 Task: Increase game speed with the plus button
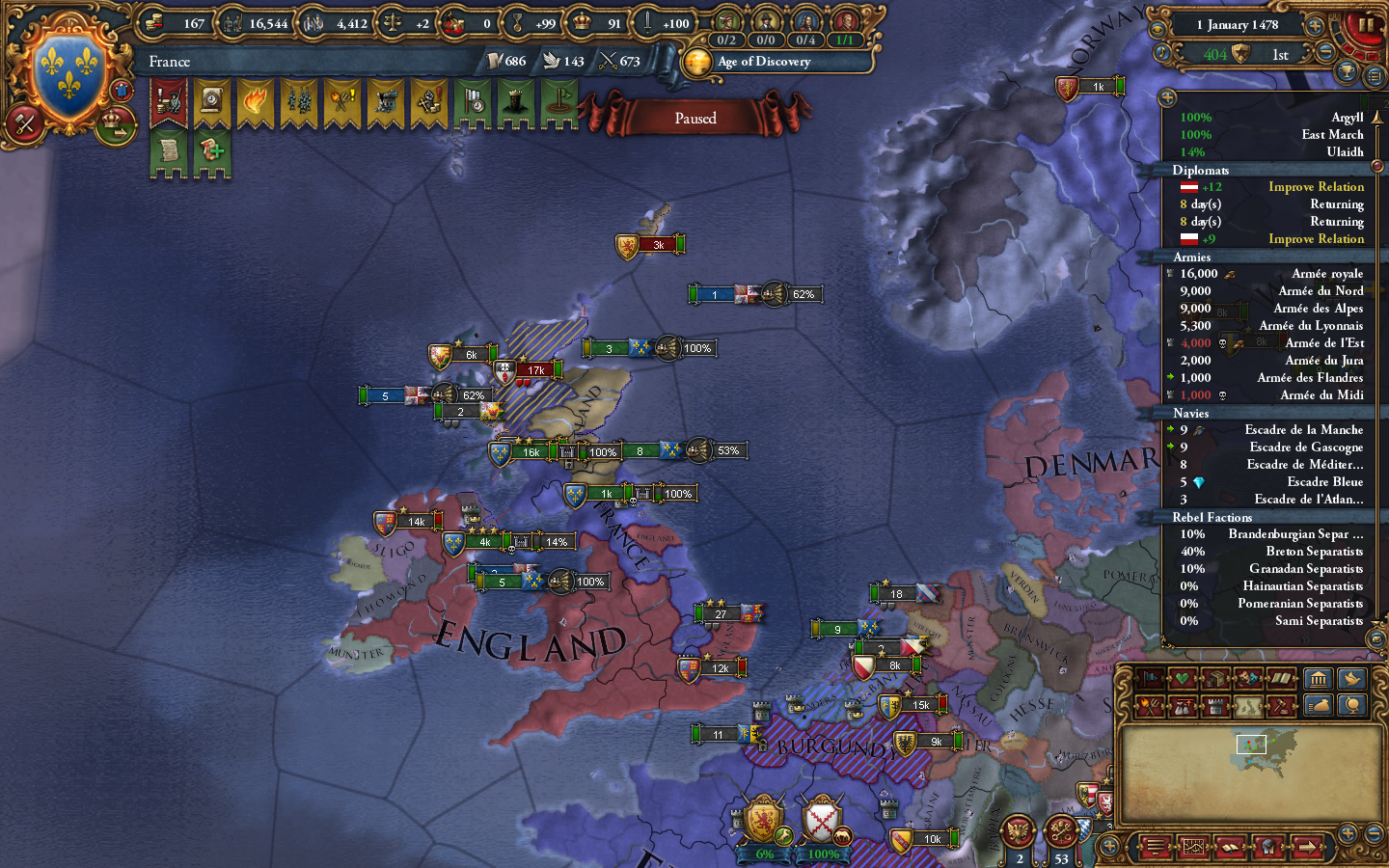[x=1314, y=26]
